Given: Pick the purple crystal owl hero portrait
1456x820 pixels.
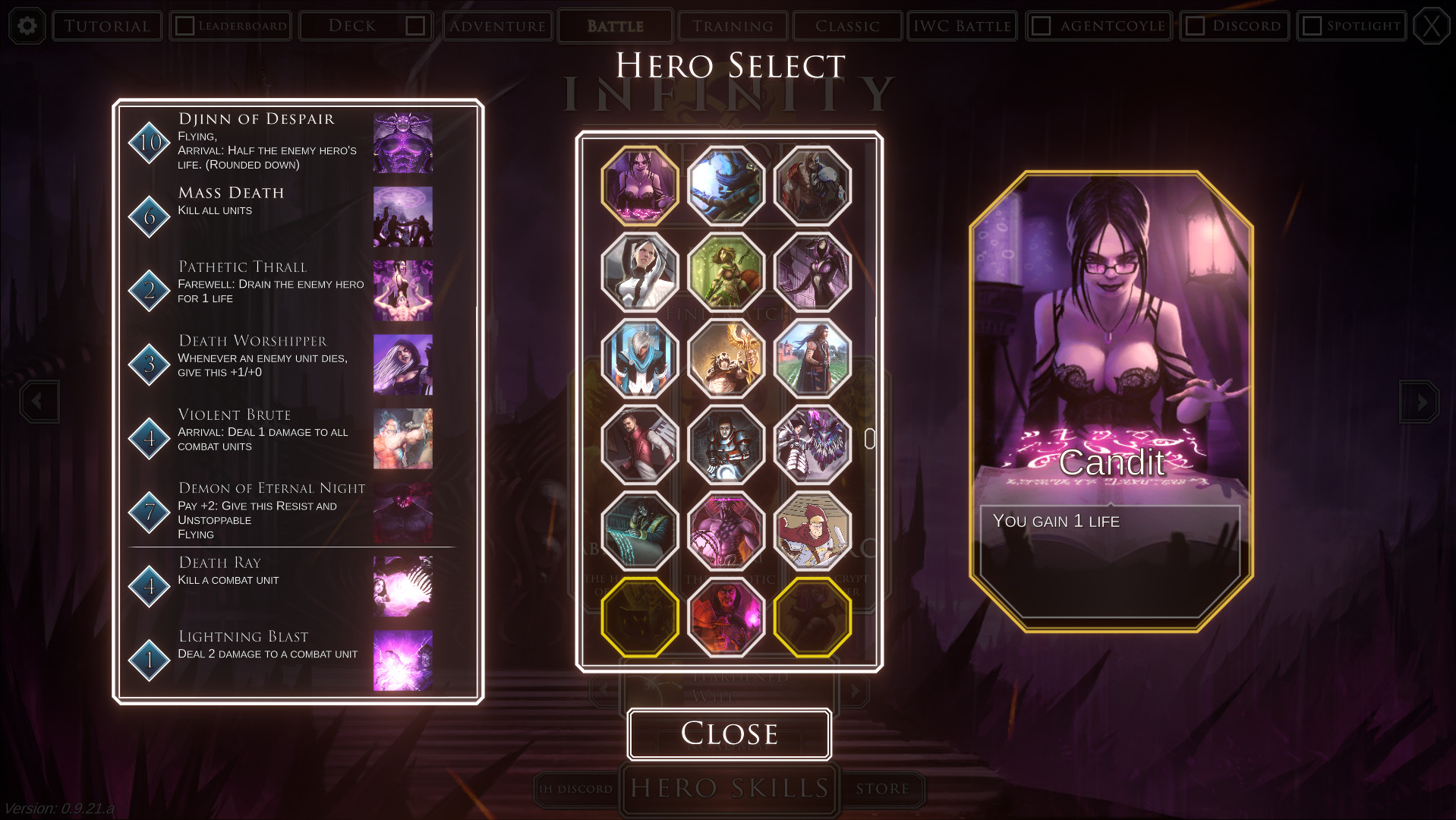Looking at the screenshot, I should [x=812, y=443].
